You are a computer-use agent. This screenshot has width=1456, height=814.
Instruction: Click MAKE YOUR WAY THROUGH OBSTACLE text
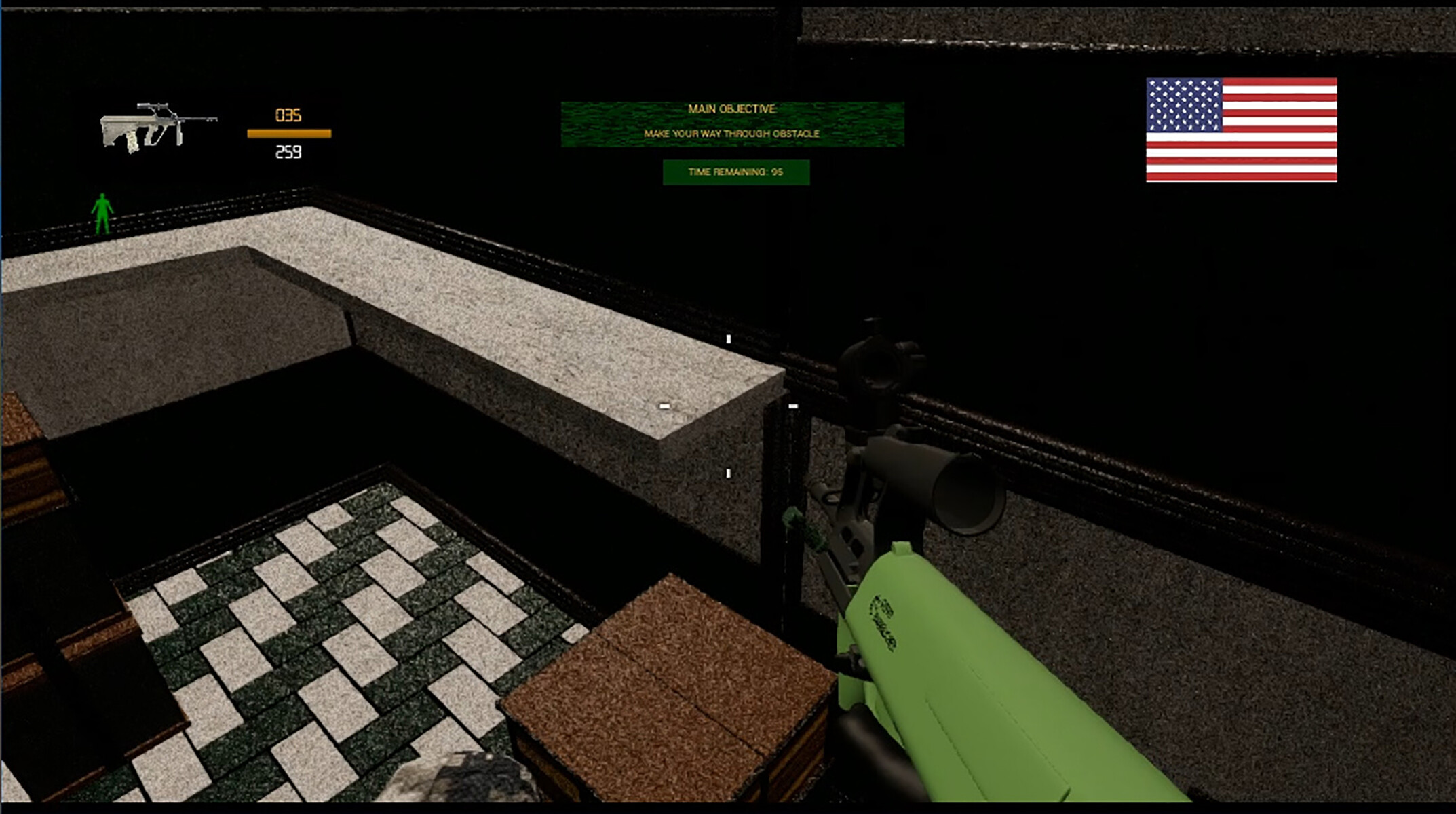click(x=731, y=134)
